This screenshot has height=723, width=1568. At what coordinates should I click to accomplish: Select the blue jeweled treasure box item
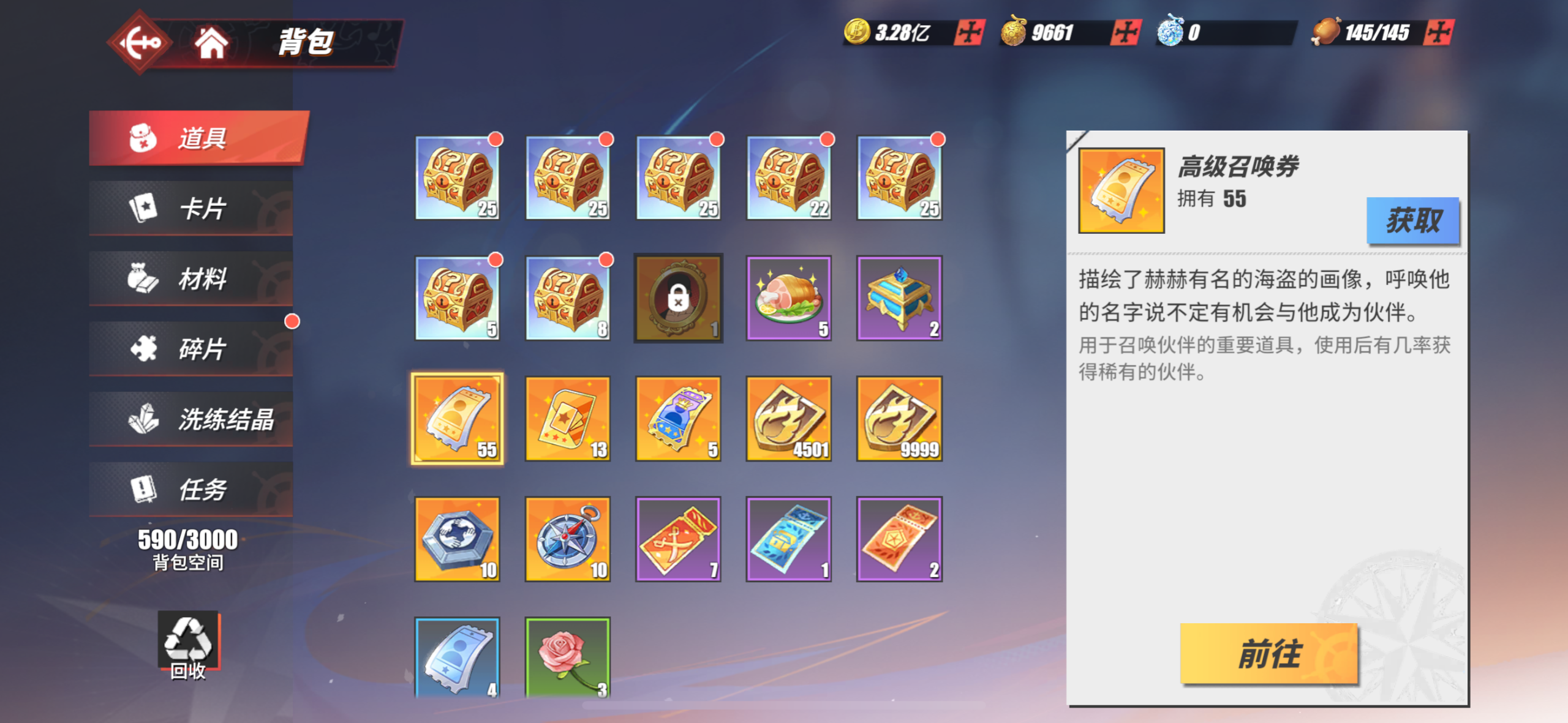[x=899, y=298]
